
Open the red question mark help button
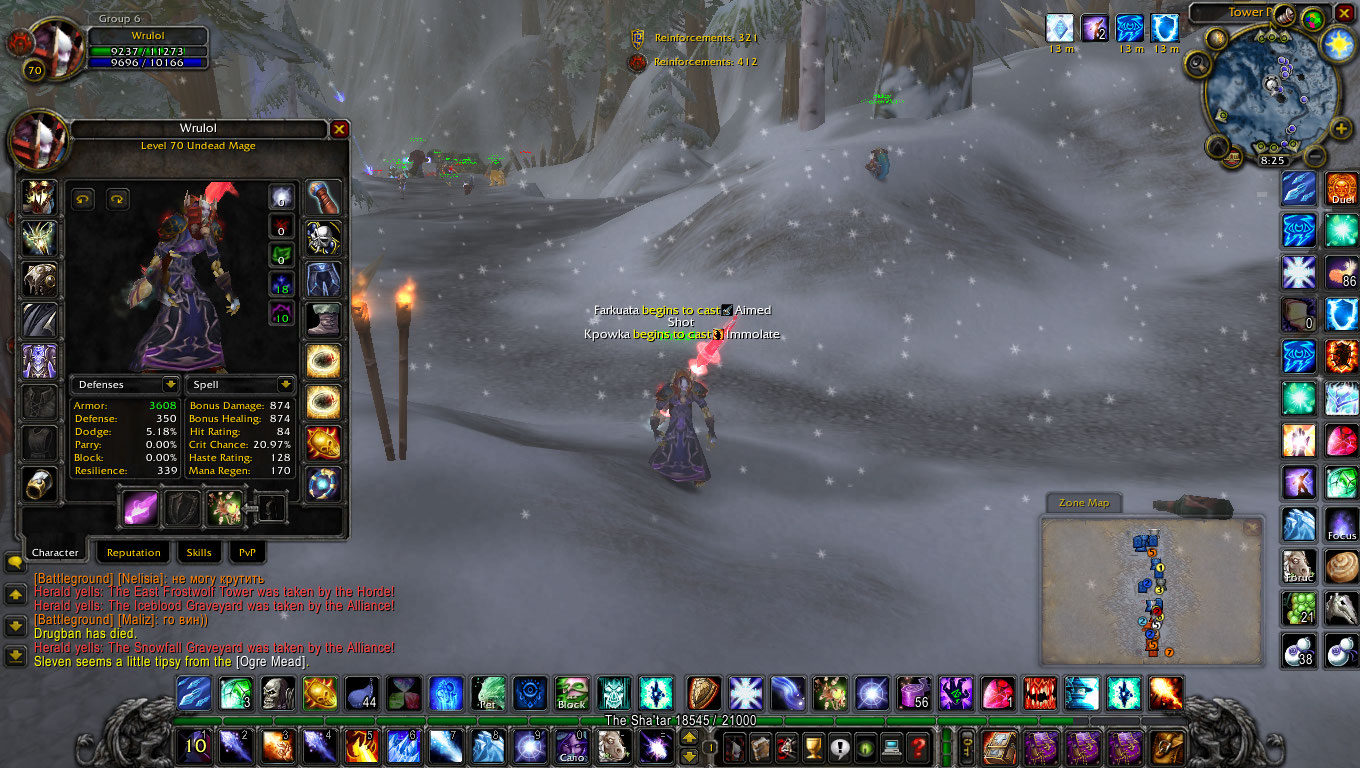point(917,746)
